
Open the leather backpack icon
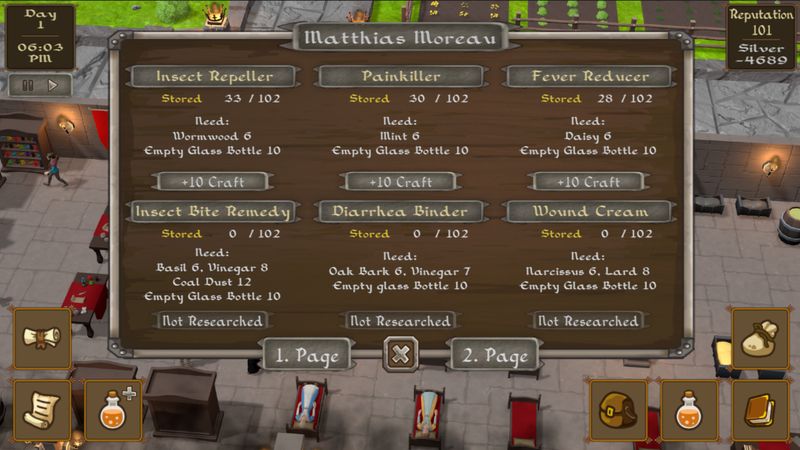click(x=617, y=410)
